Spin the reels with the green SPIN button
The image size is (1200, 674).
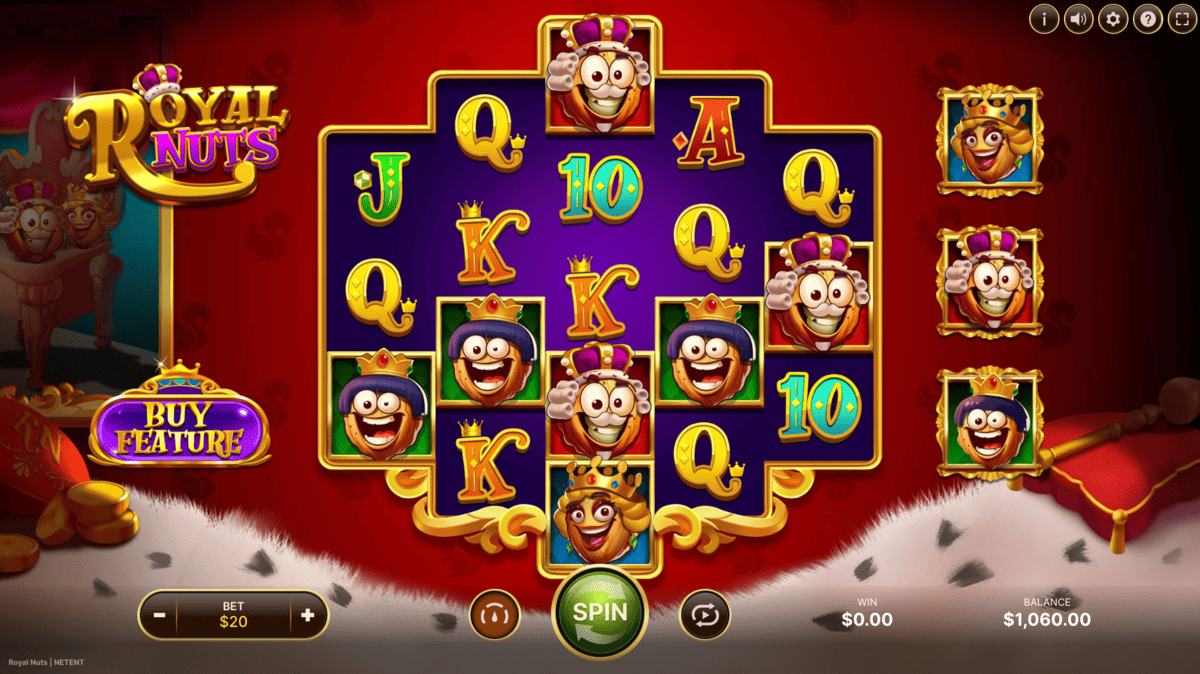pos(600,612)
